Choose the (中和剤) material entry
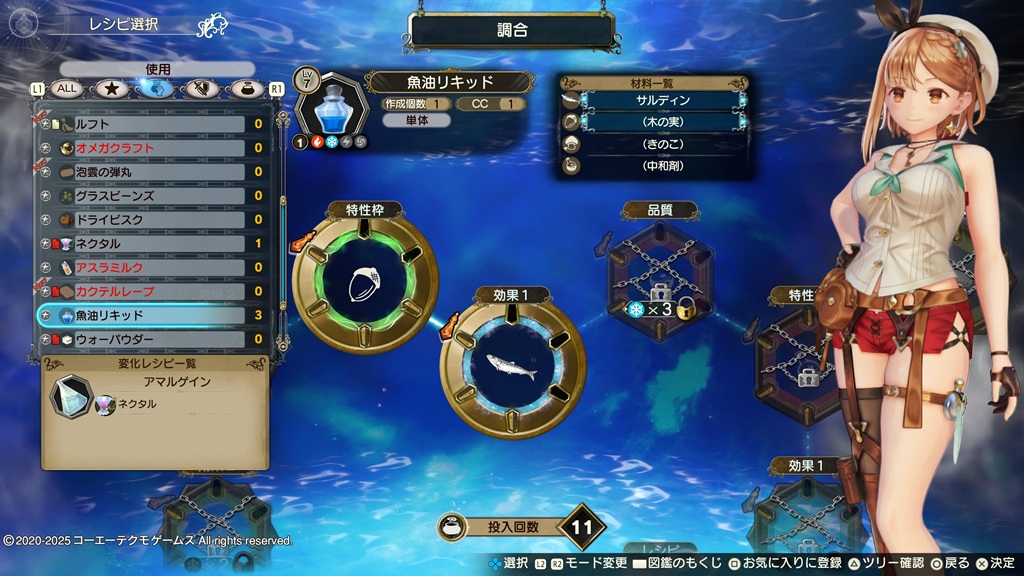Screen dimensions: 1024x576 662,165
